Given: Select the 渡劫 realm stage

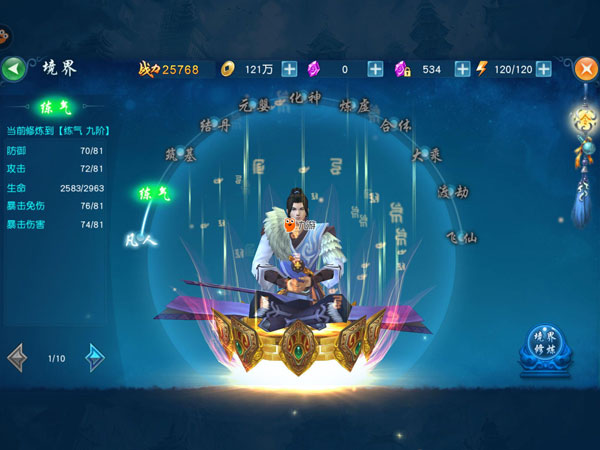Looking at the screenshot, I should (452, 192).
